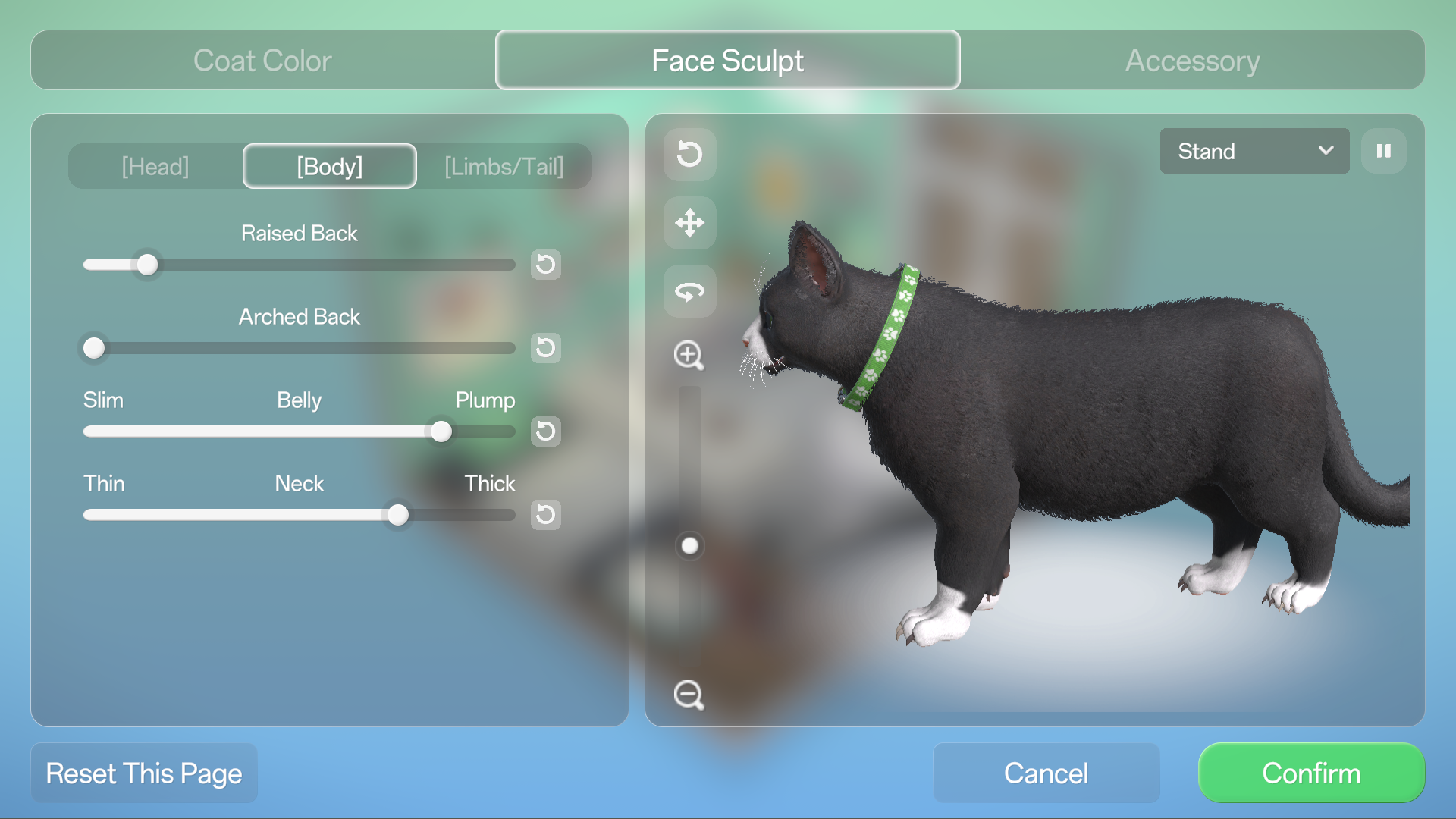
Task: Reset the Raised Back slider
Action: click(x=545, y=265)
